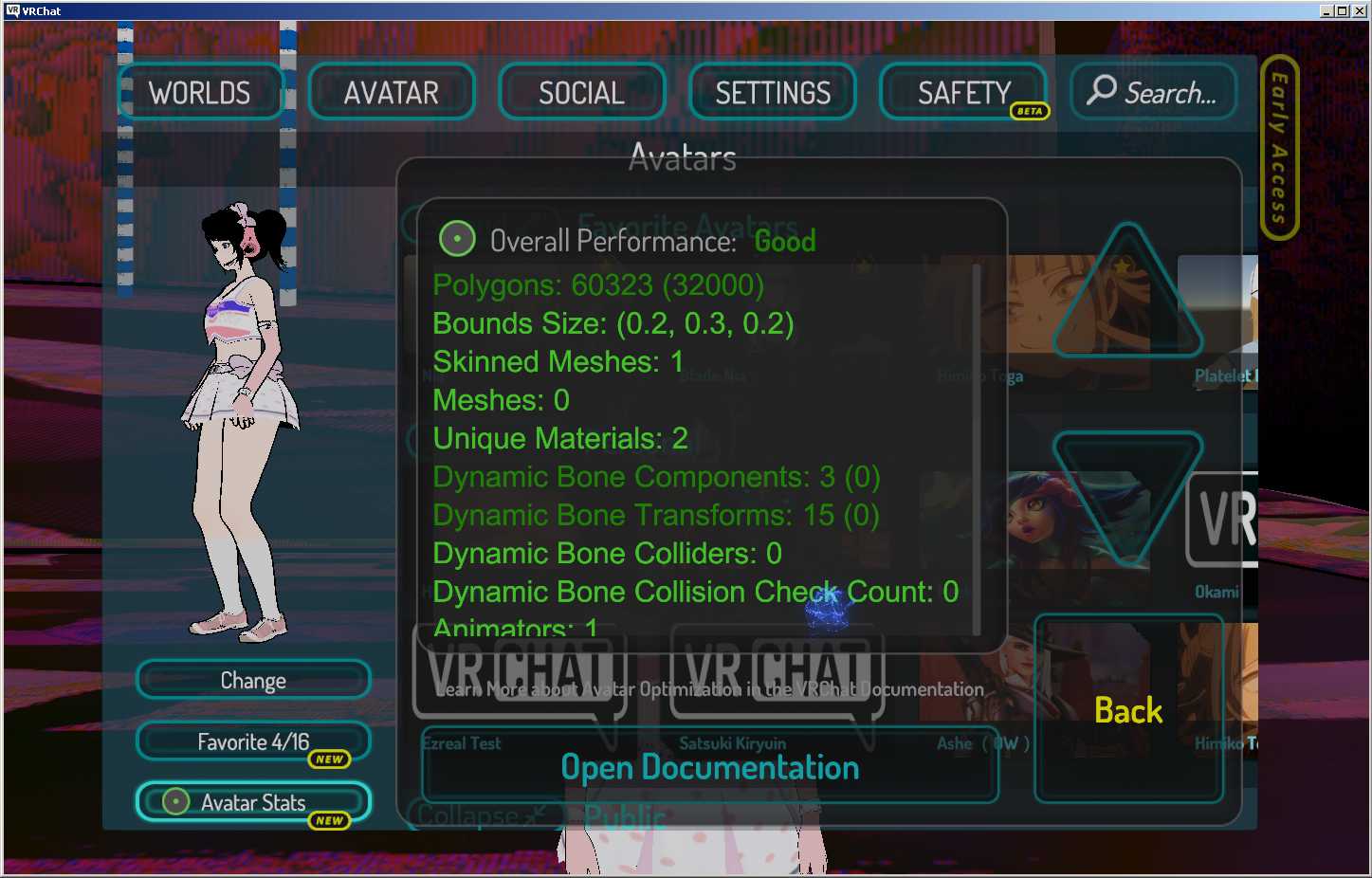Open the Settings tab

click(x=773, y=93)
